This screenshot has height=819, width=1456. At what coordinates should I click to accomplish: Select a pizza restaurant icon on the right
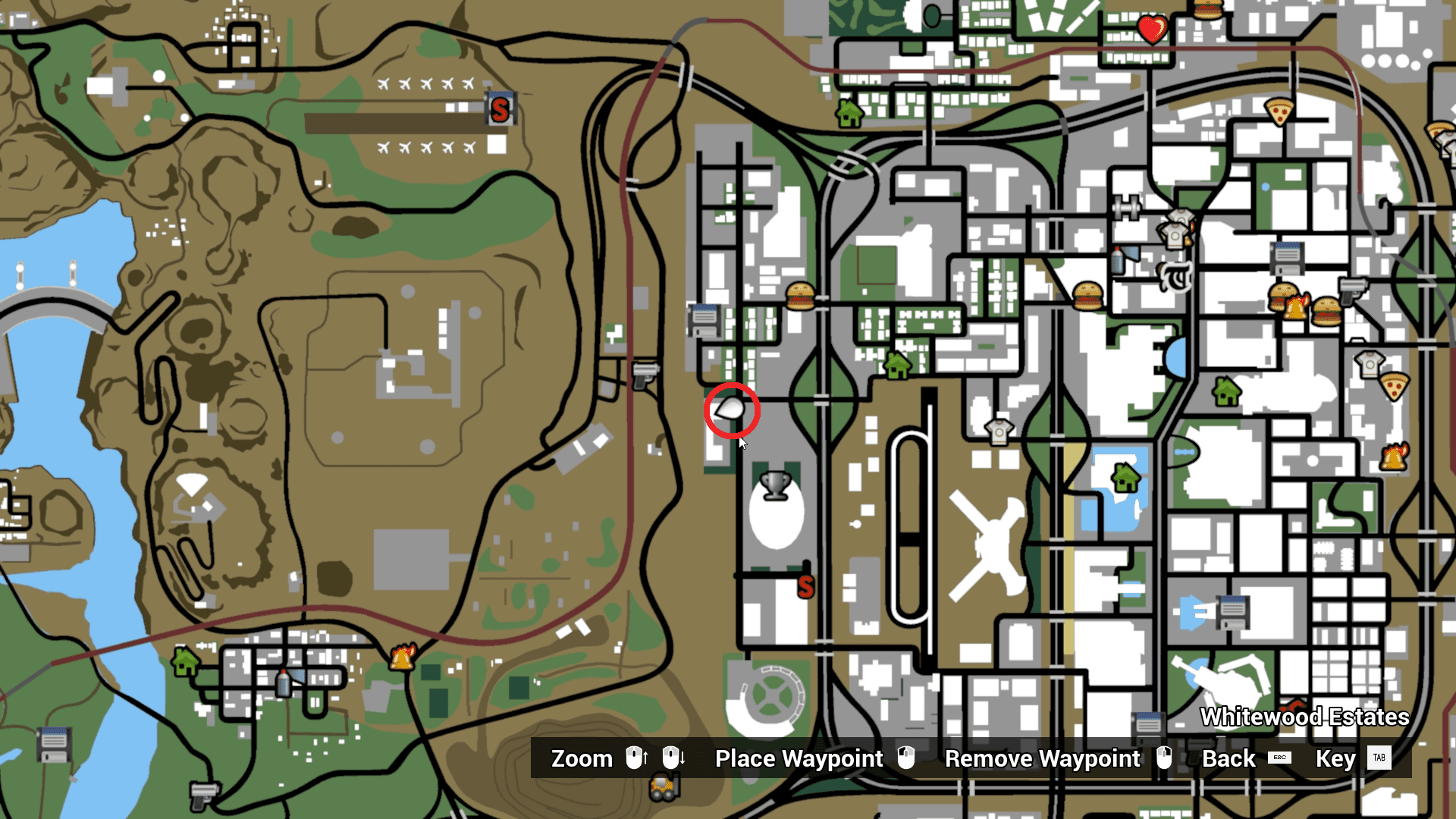pyautogui.click(x=1279, y=112)
